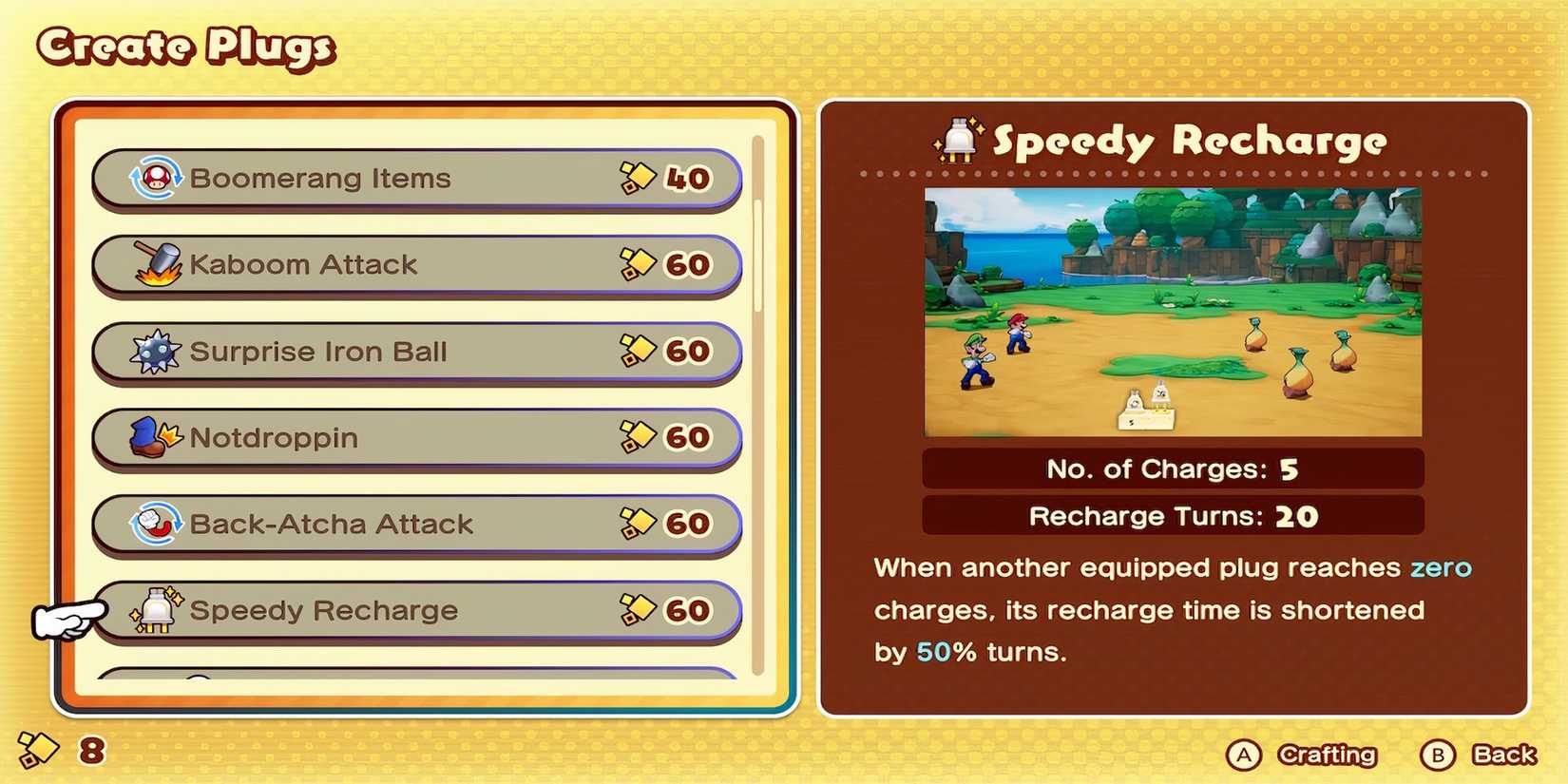This screenshot has width=1568, height=784.
Task: Click the sparkling plug icon beside Speedy Recharge title
Action: tap(958, 141)
